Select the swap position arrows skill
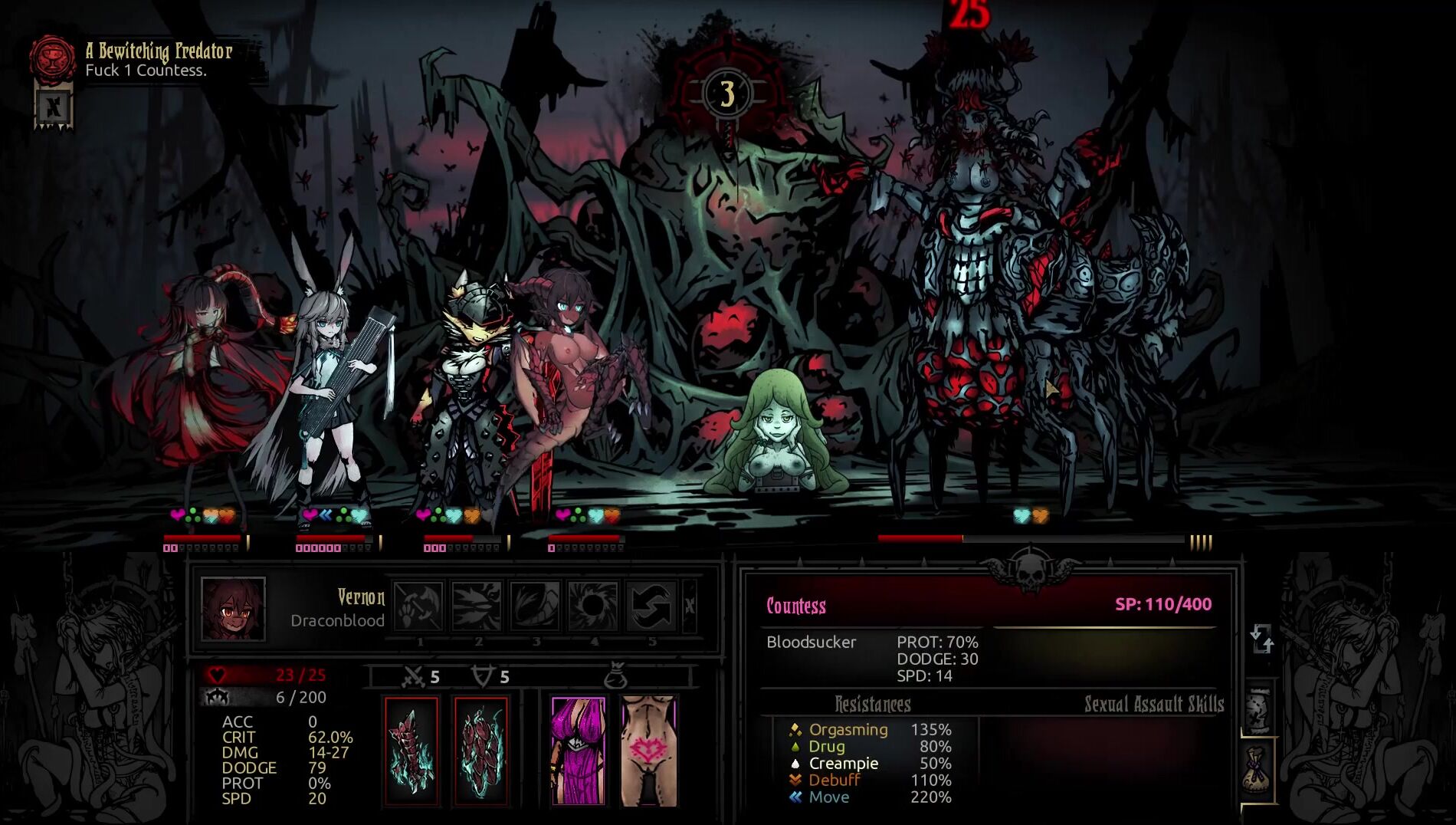This screenshot has height=825, width=1456. (651, 606)
